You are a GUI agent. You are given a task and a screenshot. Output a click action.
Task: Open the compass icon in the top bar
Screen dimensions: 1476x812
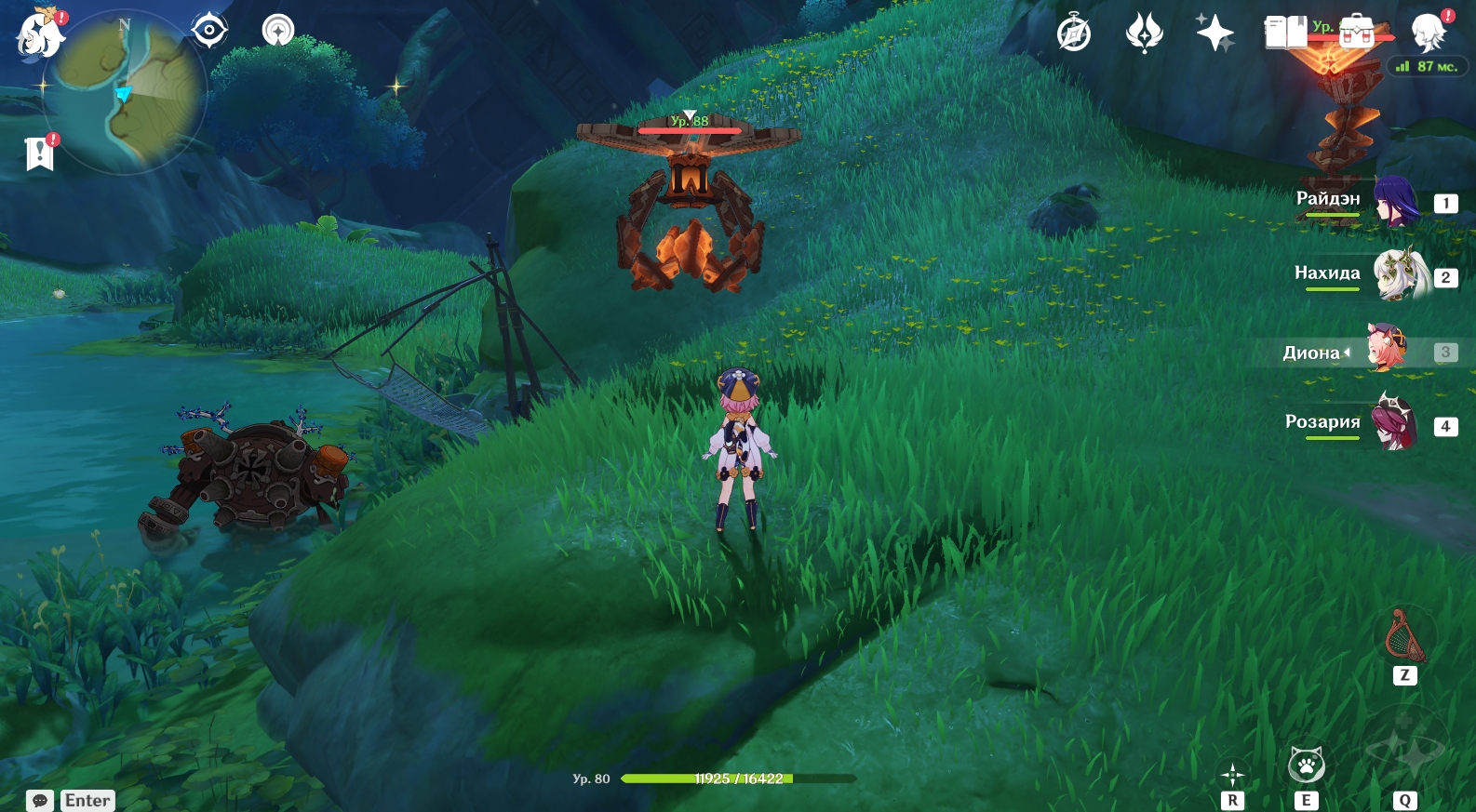click(x=1074, y=33)
